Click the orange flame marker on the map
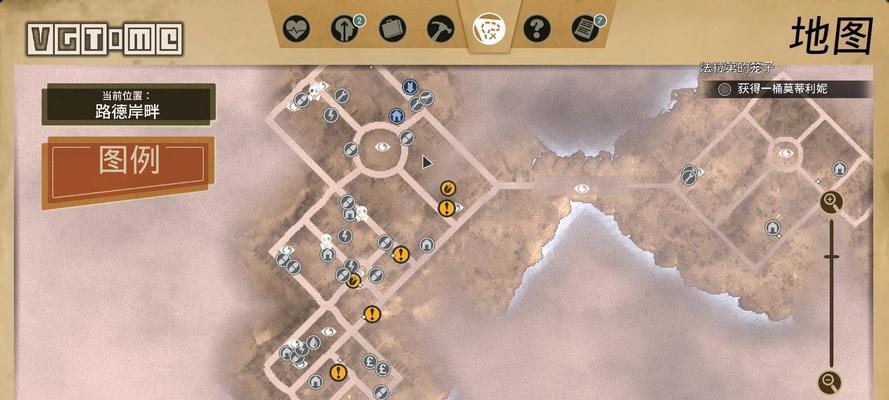 click(x=447, y=187)
